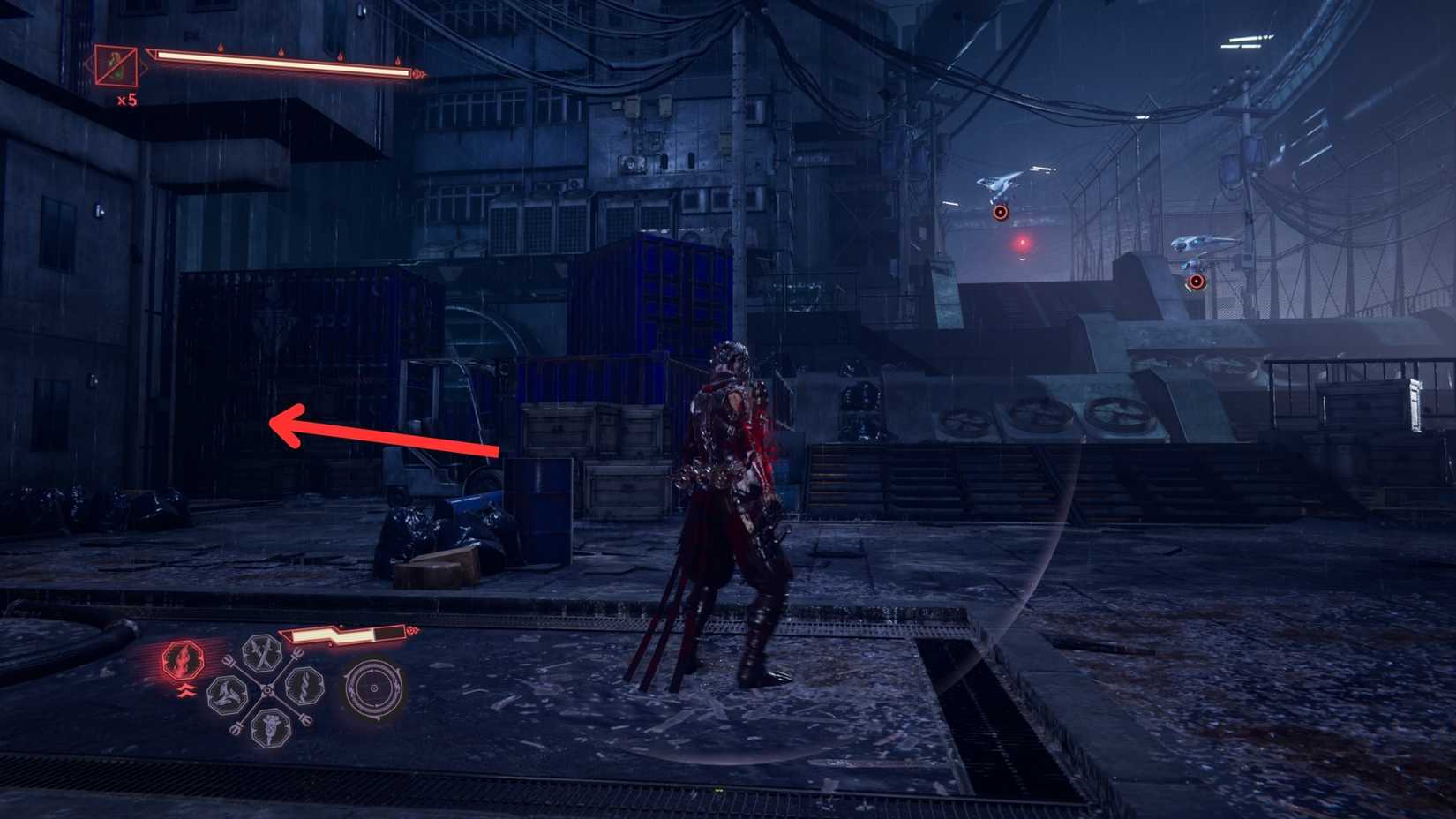The image size is (1456, 819).
Task: Click the green dragon health emblem
Action: (116, 65)
